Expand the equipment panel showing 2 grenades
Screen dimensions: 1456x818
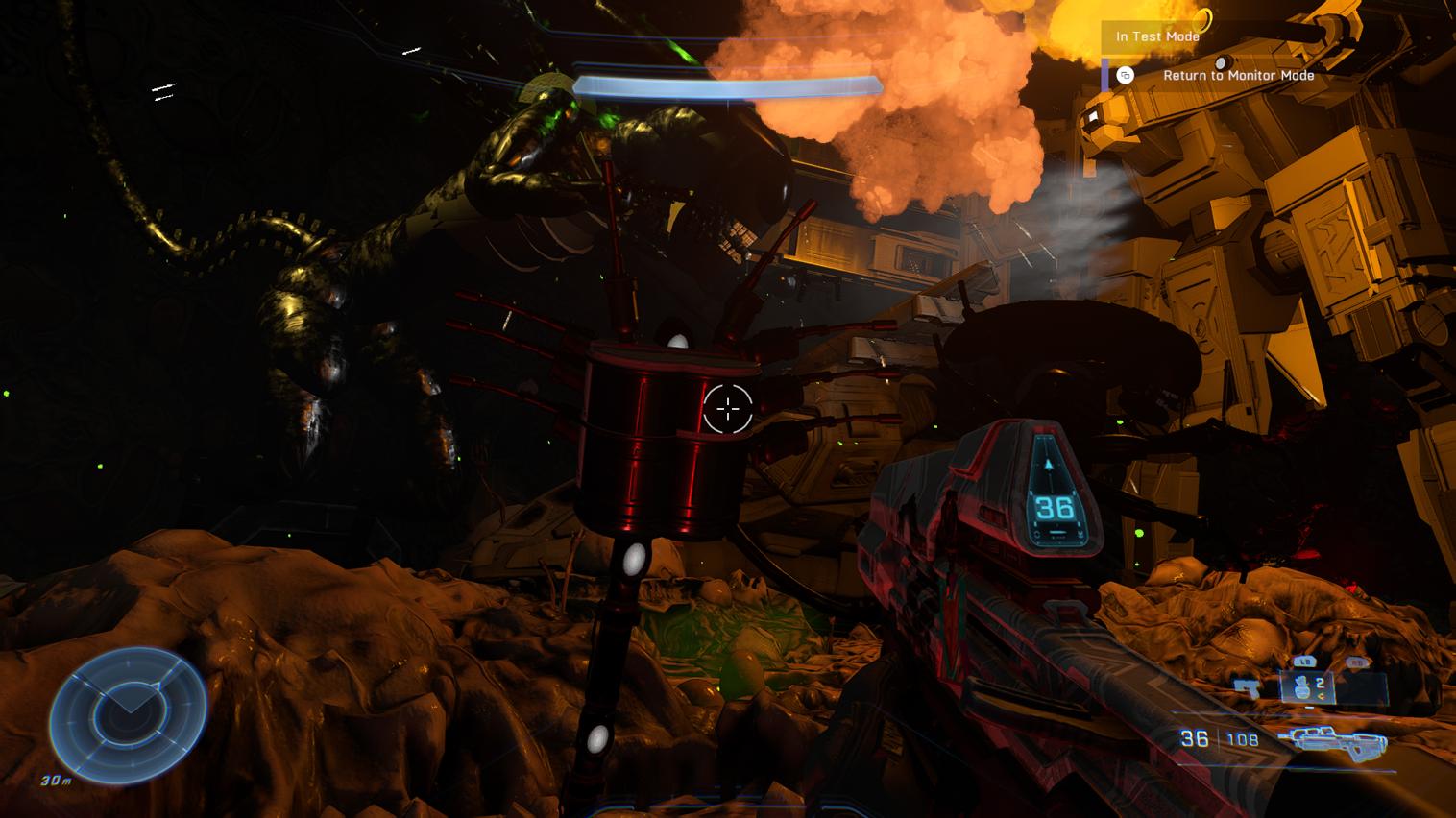click(x=1308, y=686)
